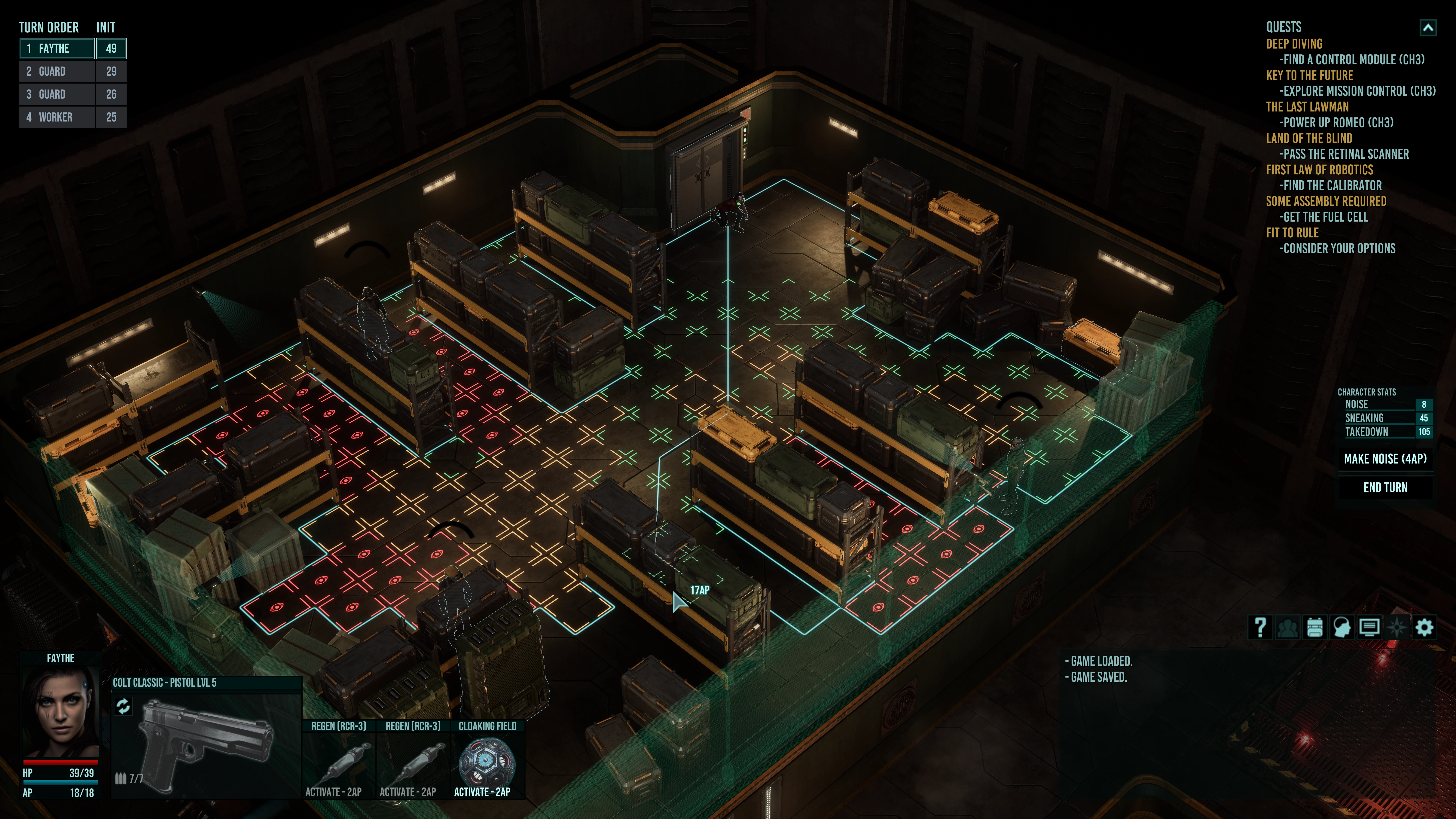Select the Some Assembly Required quest
Image resolution: width=1456 pixels, height=819 pixels.
click(1326, 201)
